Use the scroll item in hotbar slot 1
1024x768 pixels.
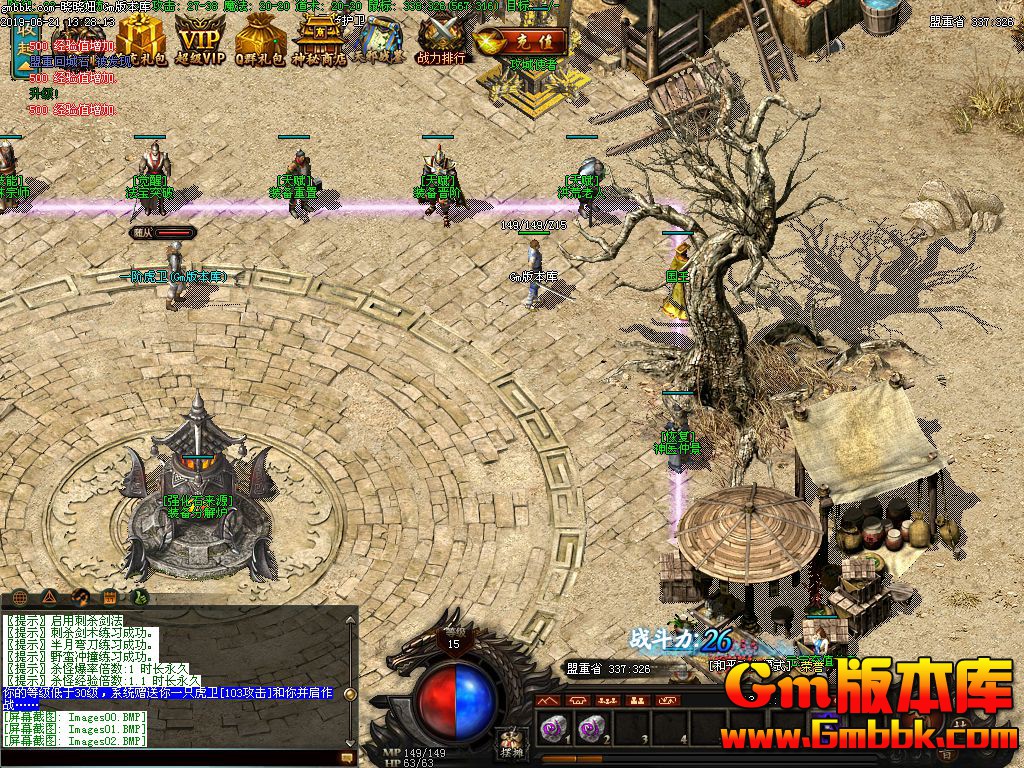click(x=552, y=727)
